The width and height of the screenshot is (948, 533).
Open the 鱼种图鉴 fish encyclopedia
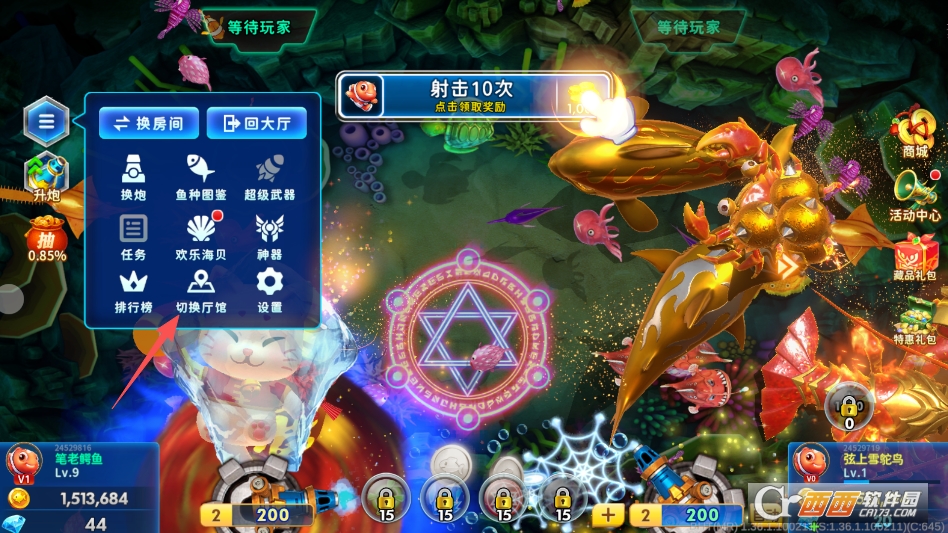coord(201,176)
